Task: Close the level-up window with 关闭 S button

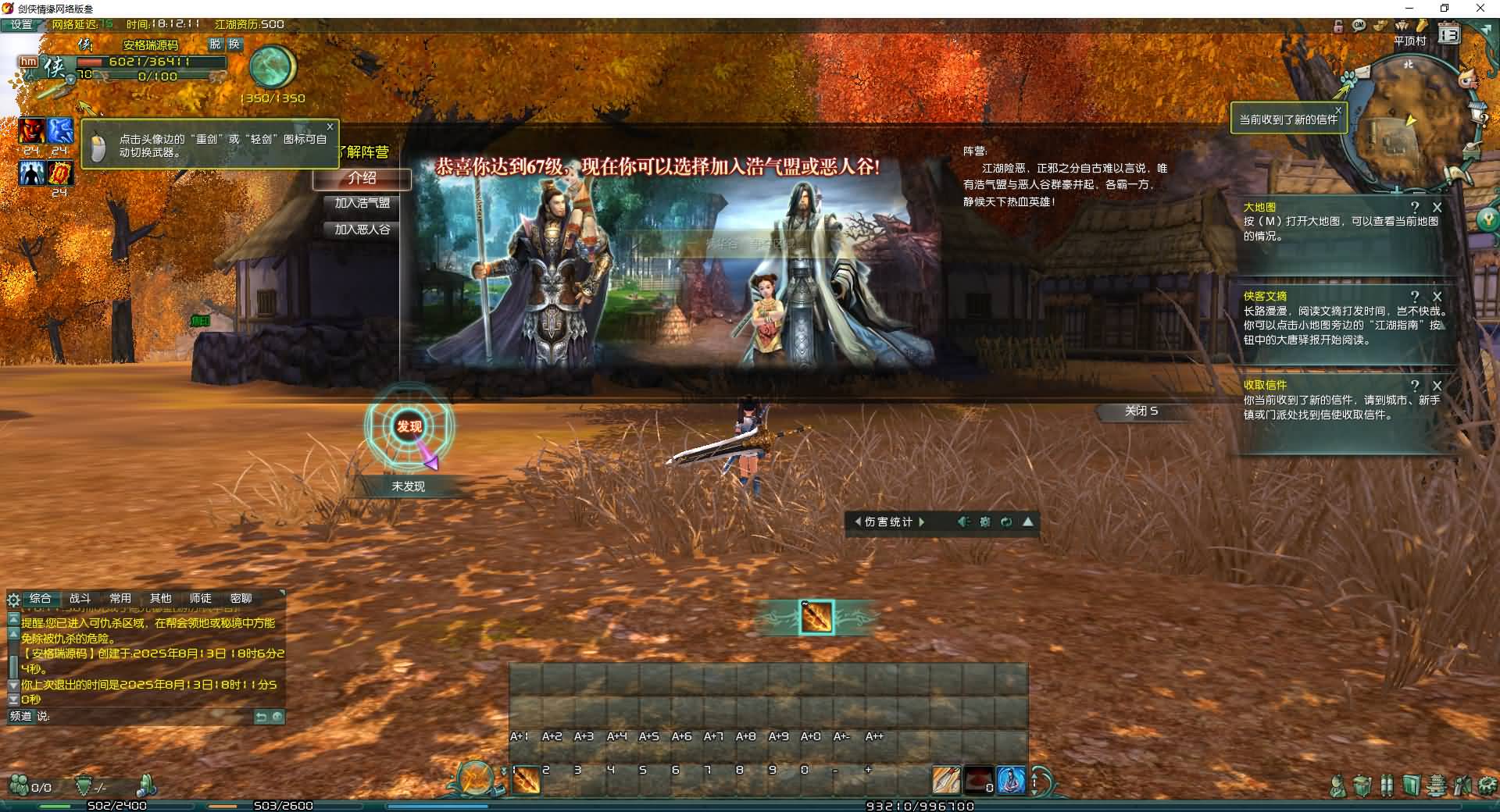Action: pos(1143,411)
